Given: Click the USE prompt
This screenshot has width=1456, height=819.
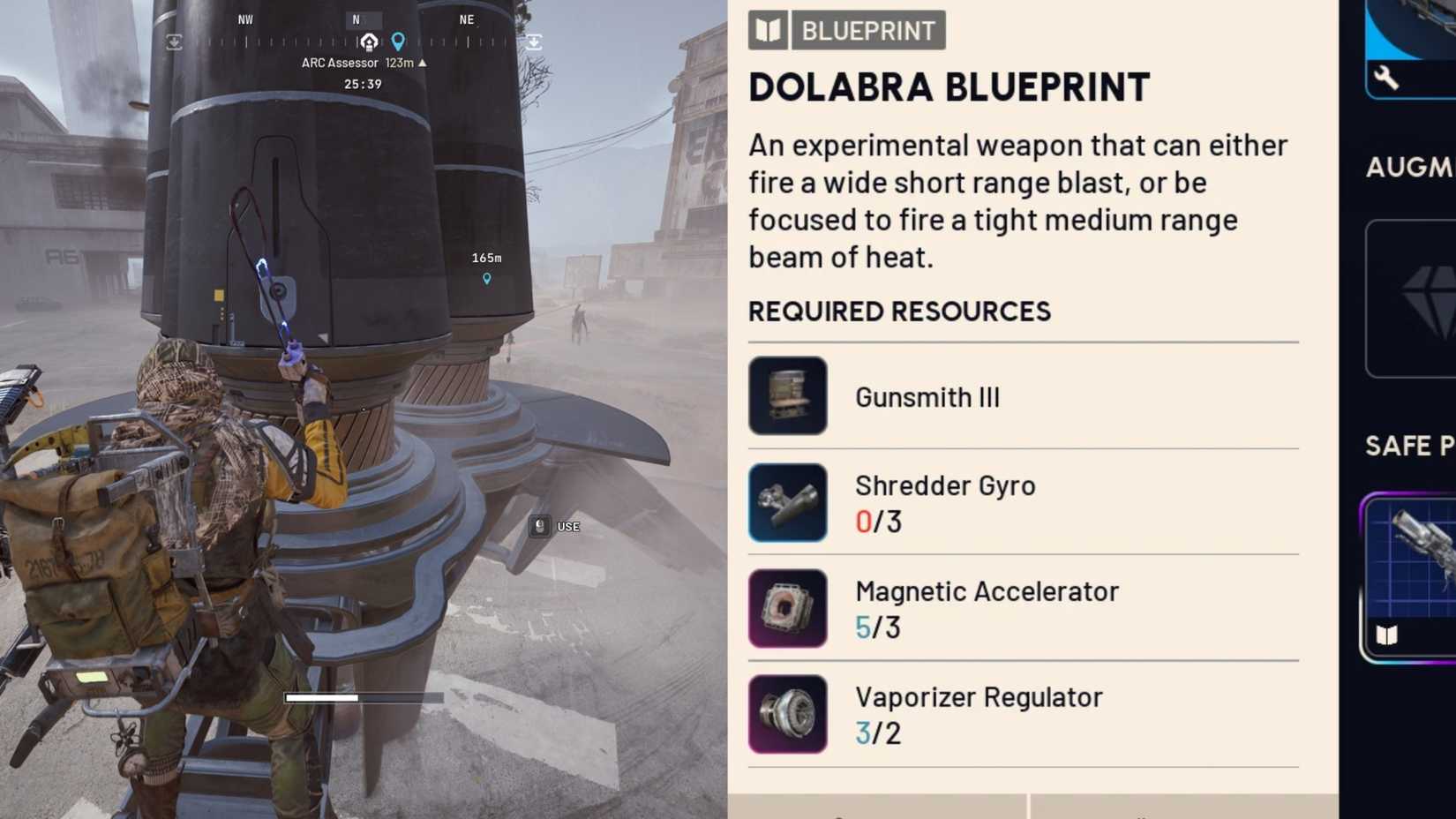Looking at the screenshot, I should tap(568, 526).
